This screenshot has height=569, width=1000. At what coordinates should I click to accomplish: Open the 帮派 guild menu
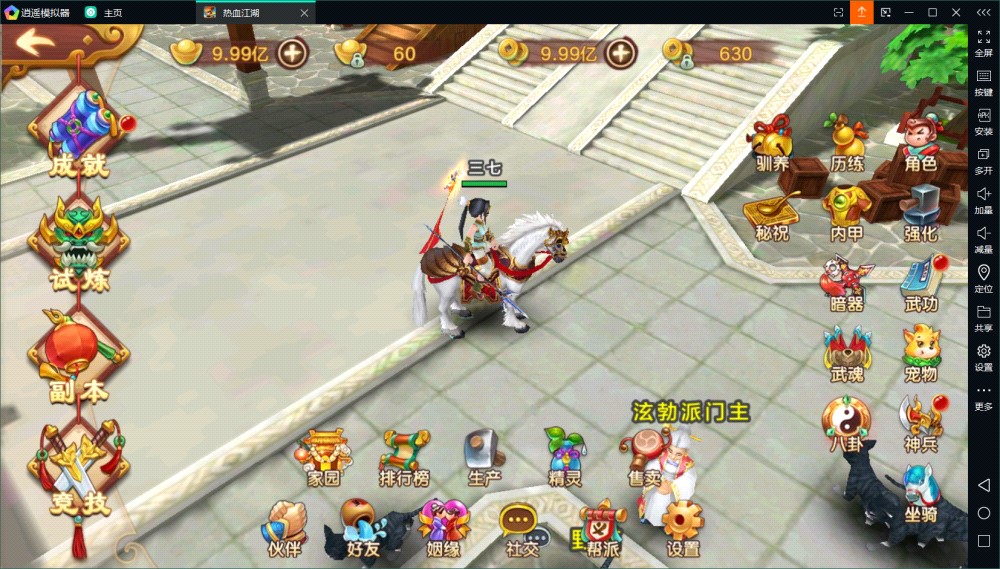pos(602,528)
